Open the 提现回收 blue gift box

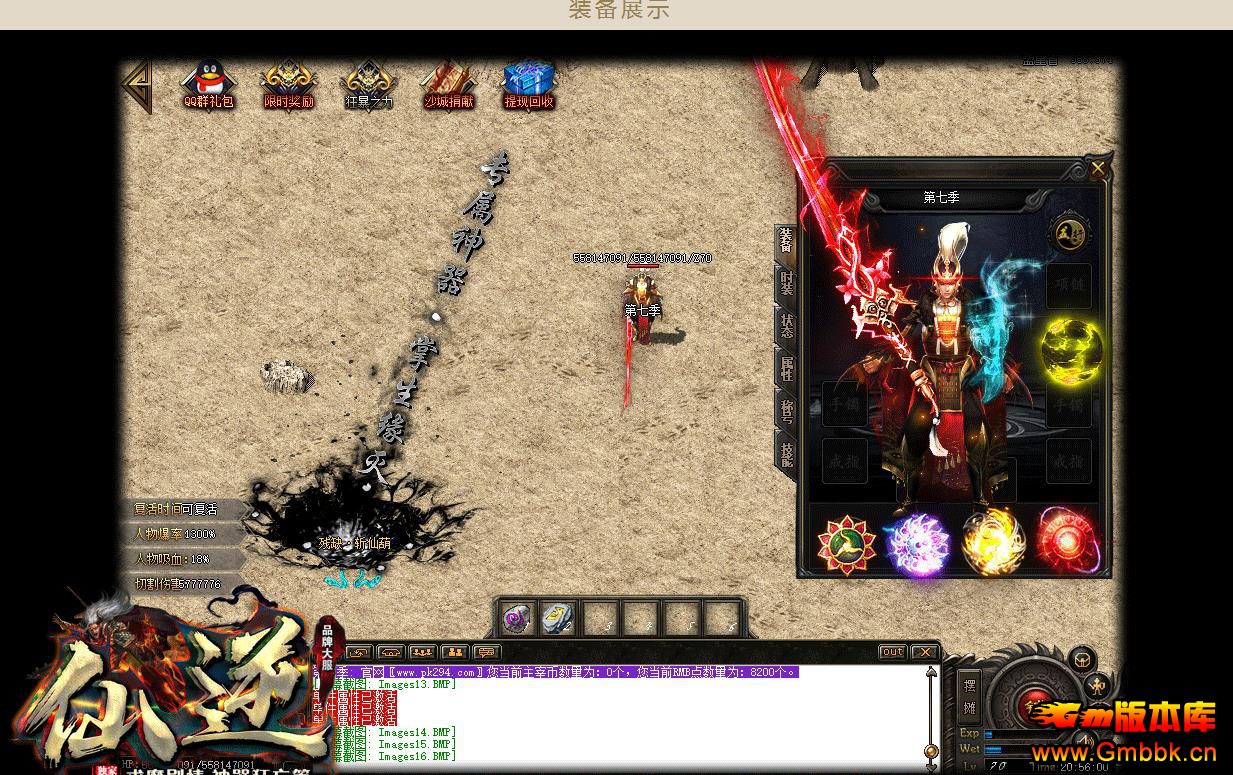528,83
